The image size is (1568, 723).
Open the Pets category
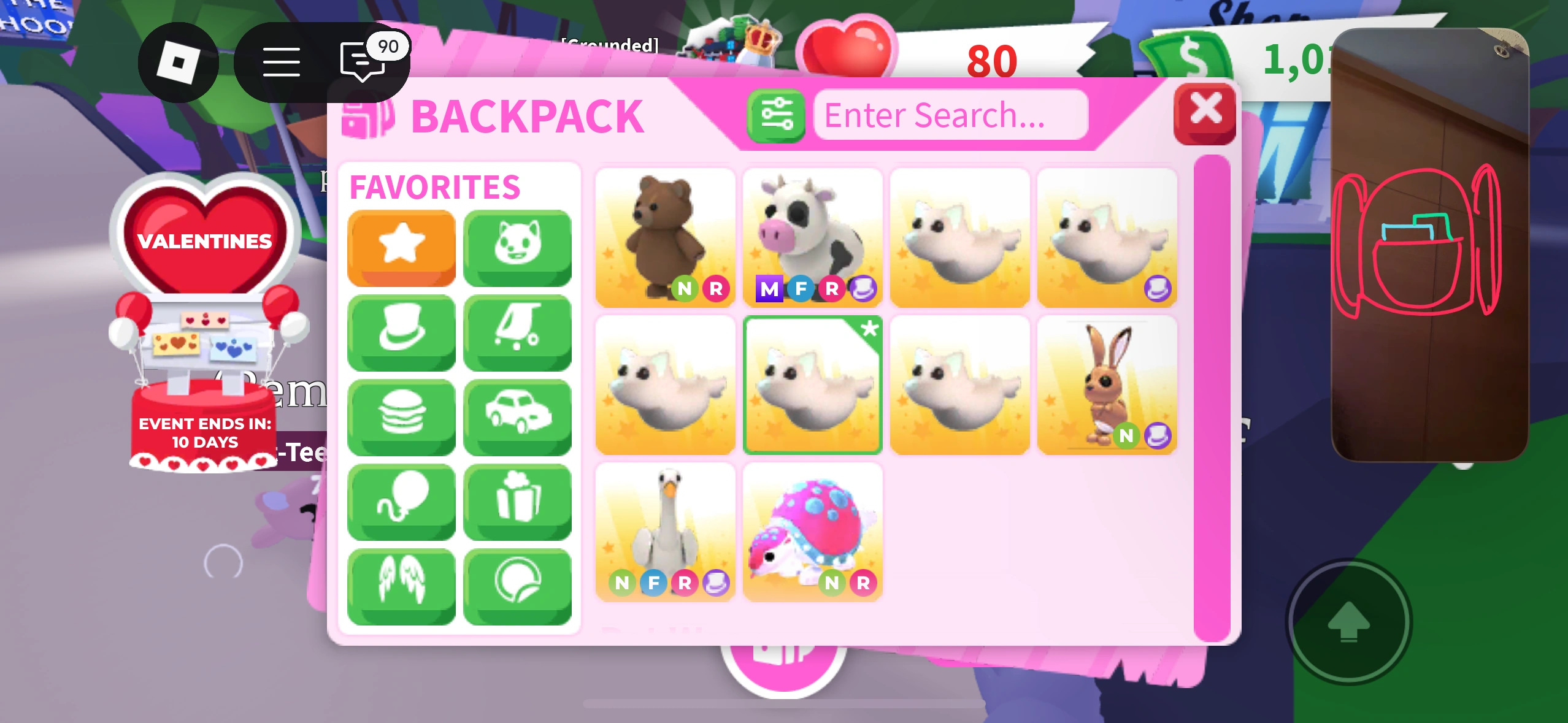tap(517, 248)
